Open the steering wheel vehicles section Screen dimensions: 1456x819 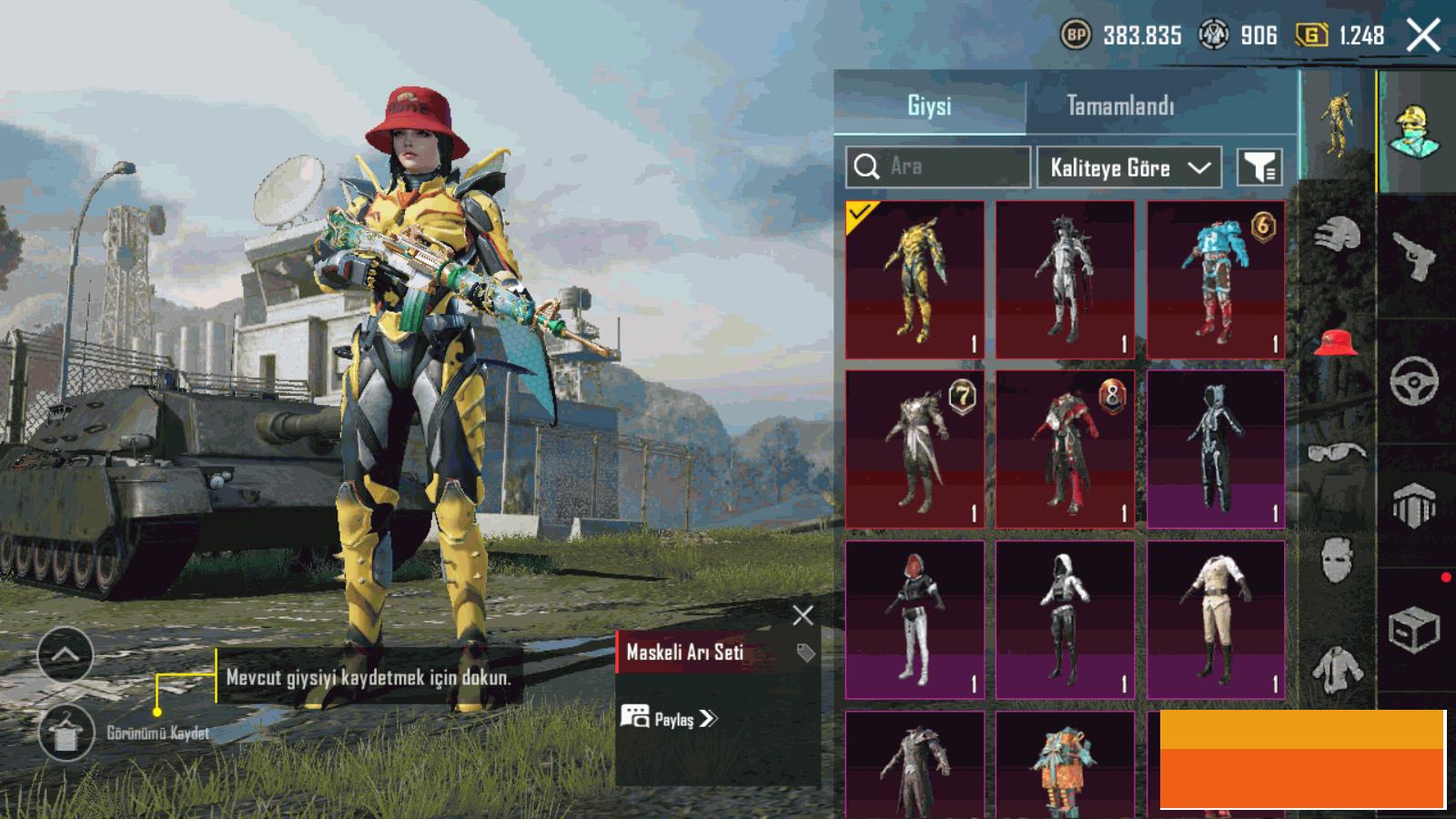click(x=1414, y=381)
